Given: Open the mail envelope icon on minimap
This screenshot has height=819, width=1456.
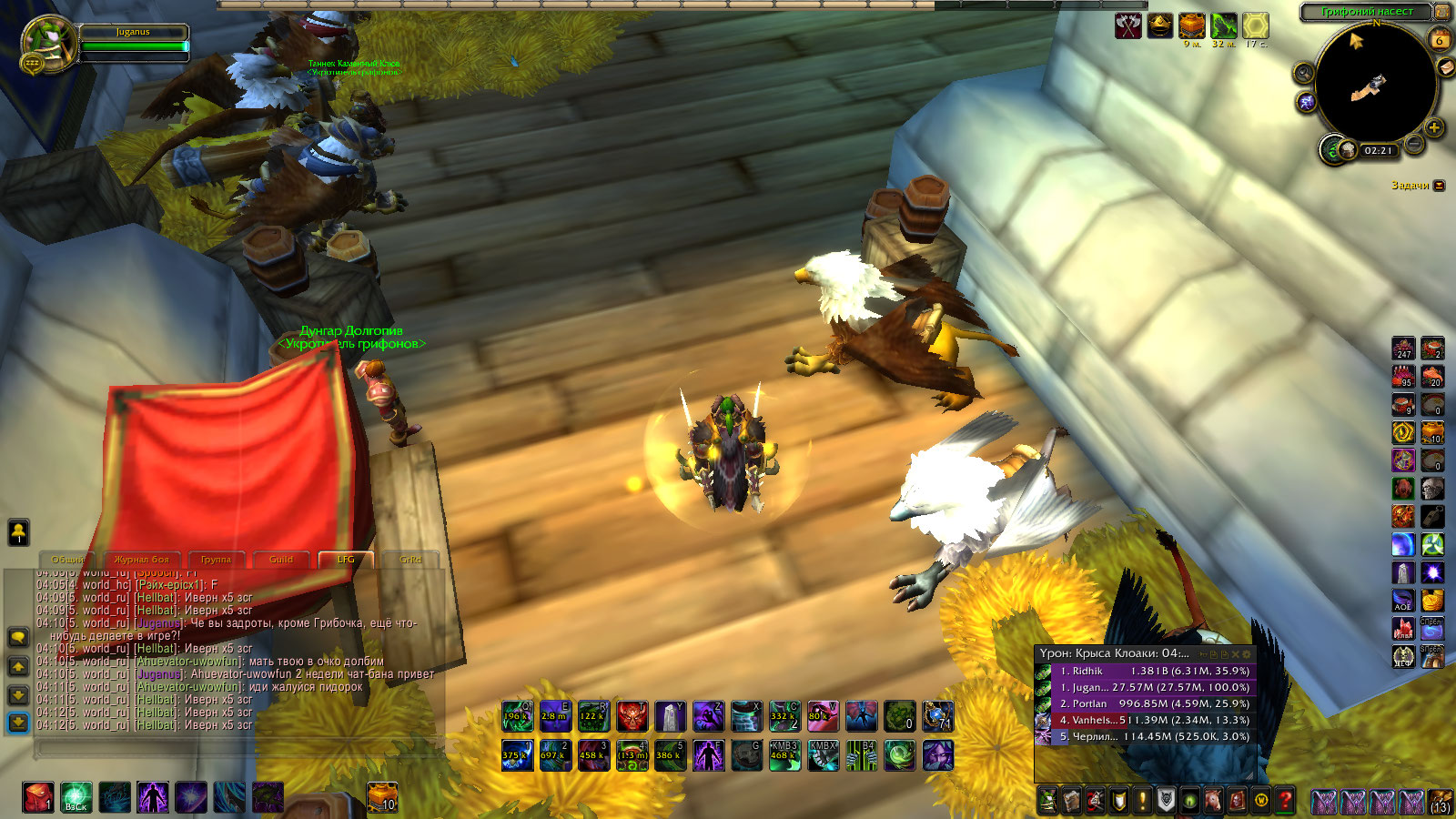Looking at the screenshot, I should [x=1446, y=67].
